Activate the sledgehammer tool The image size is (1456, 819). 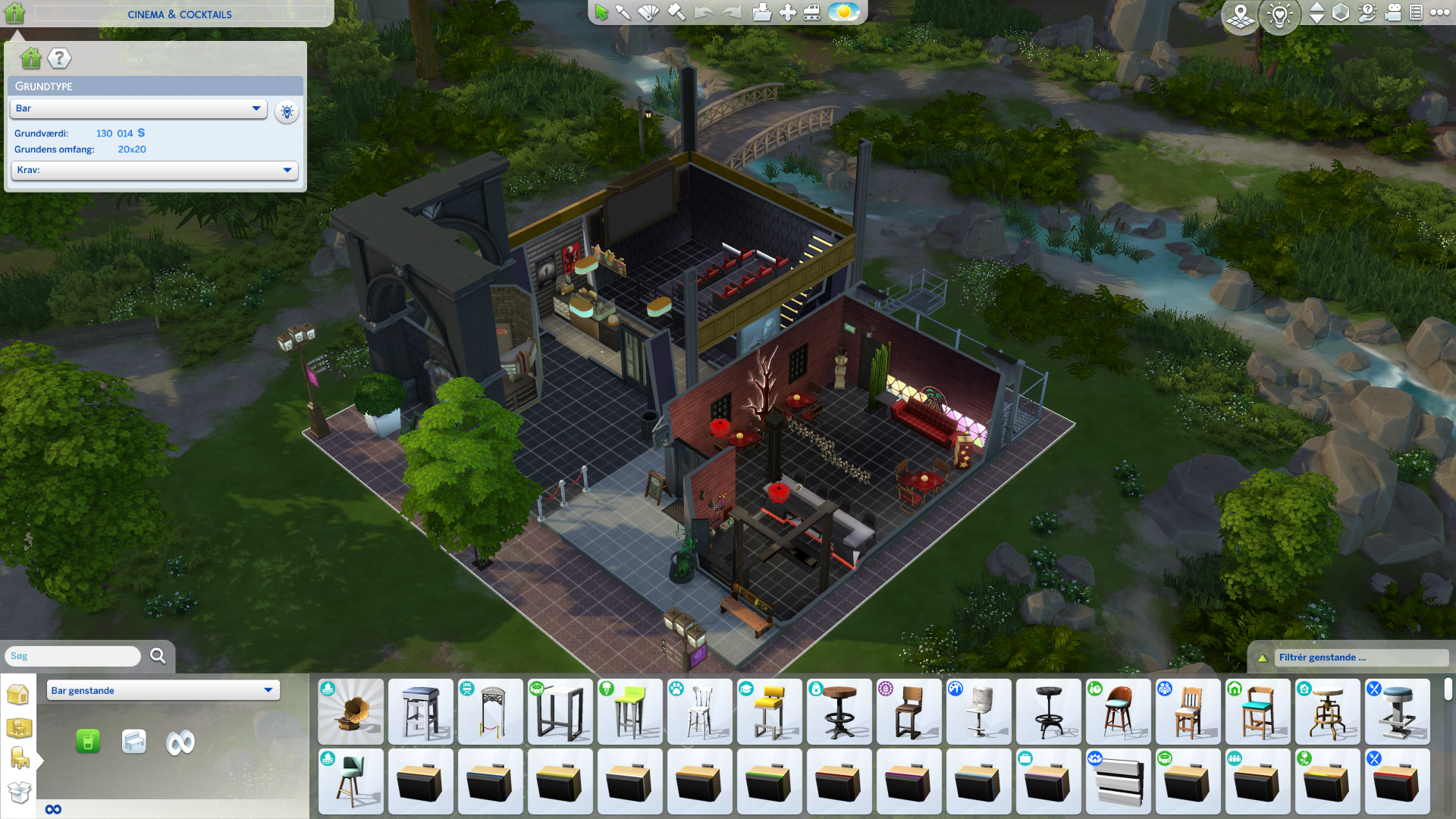[676, 13]
